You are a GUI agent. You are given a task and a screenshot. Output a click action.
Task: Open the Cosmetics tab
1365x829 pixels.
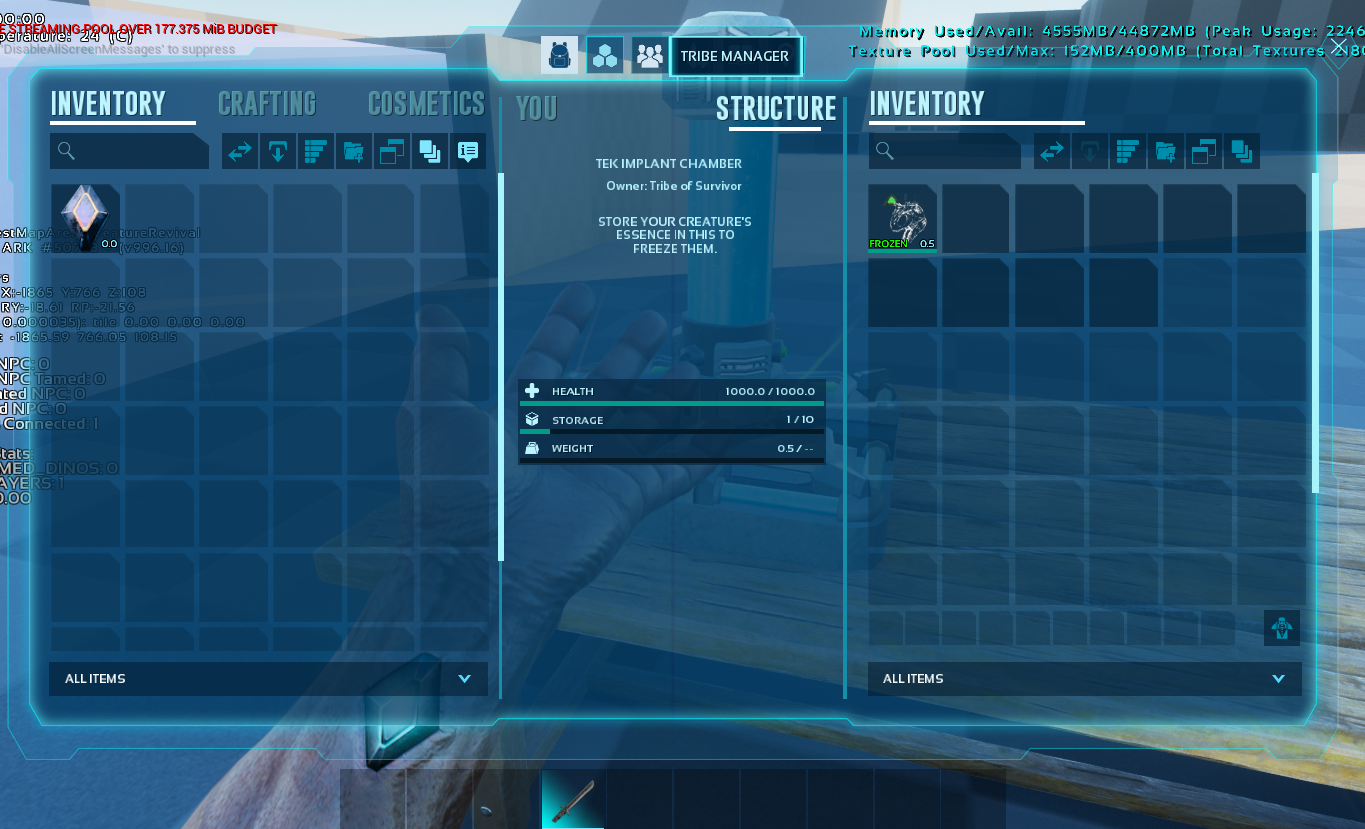[x=426, y=104]
